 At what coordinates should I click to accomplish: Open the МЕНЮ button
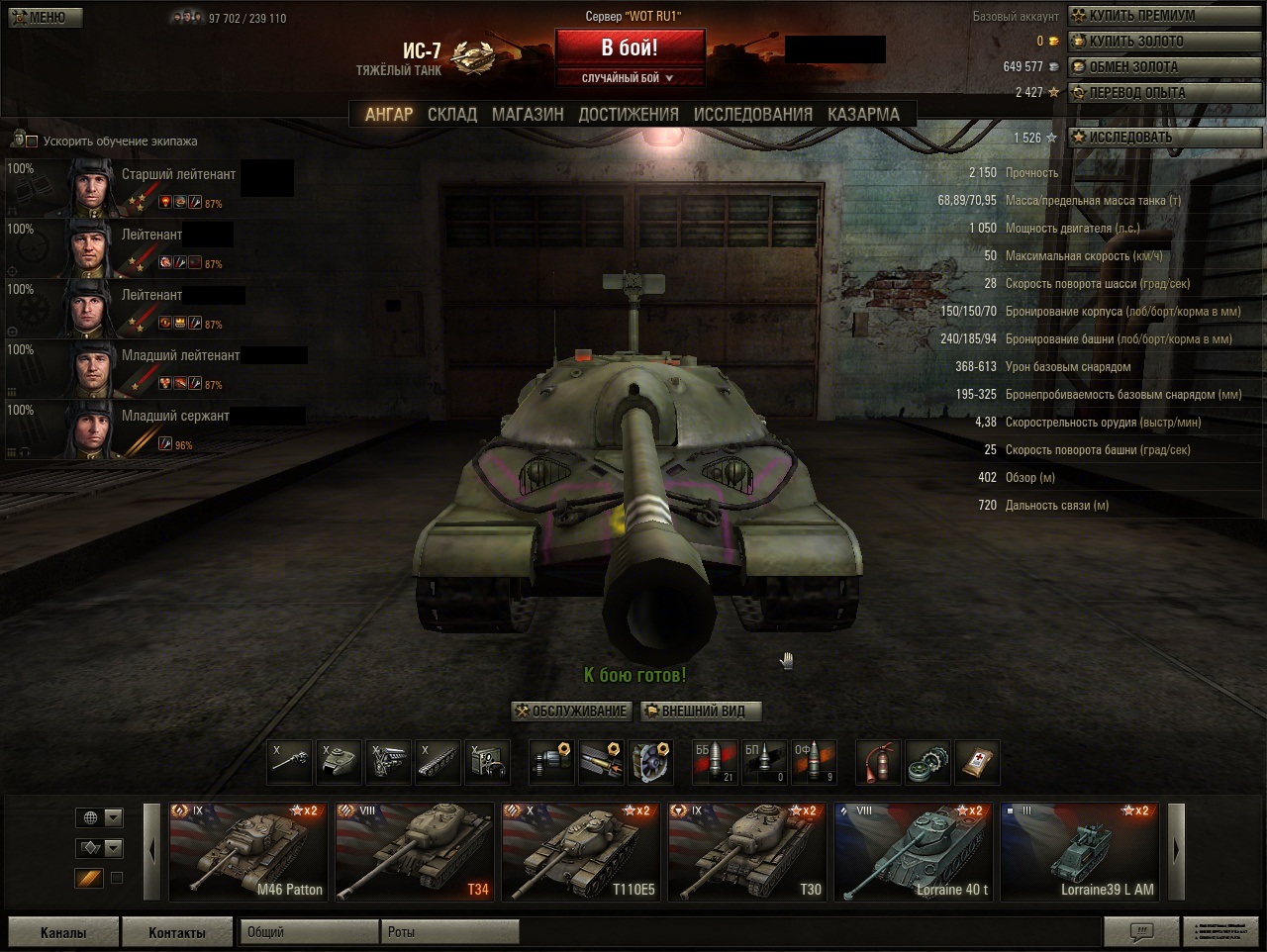(46, 17)
